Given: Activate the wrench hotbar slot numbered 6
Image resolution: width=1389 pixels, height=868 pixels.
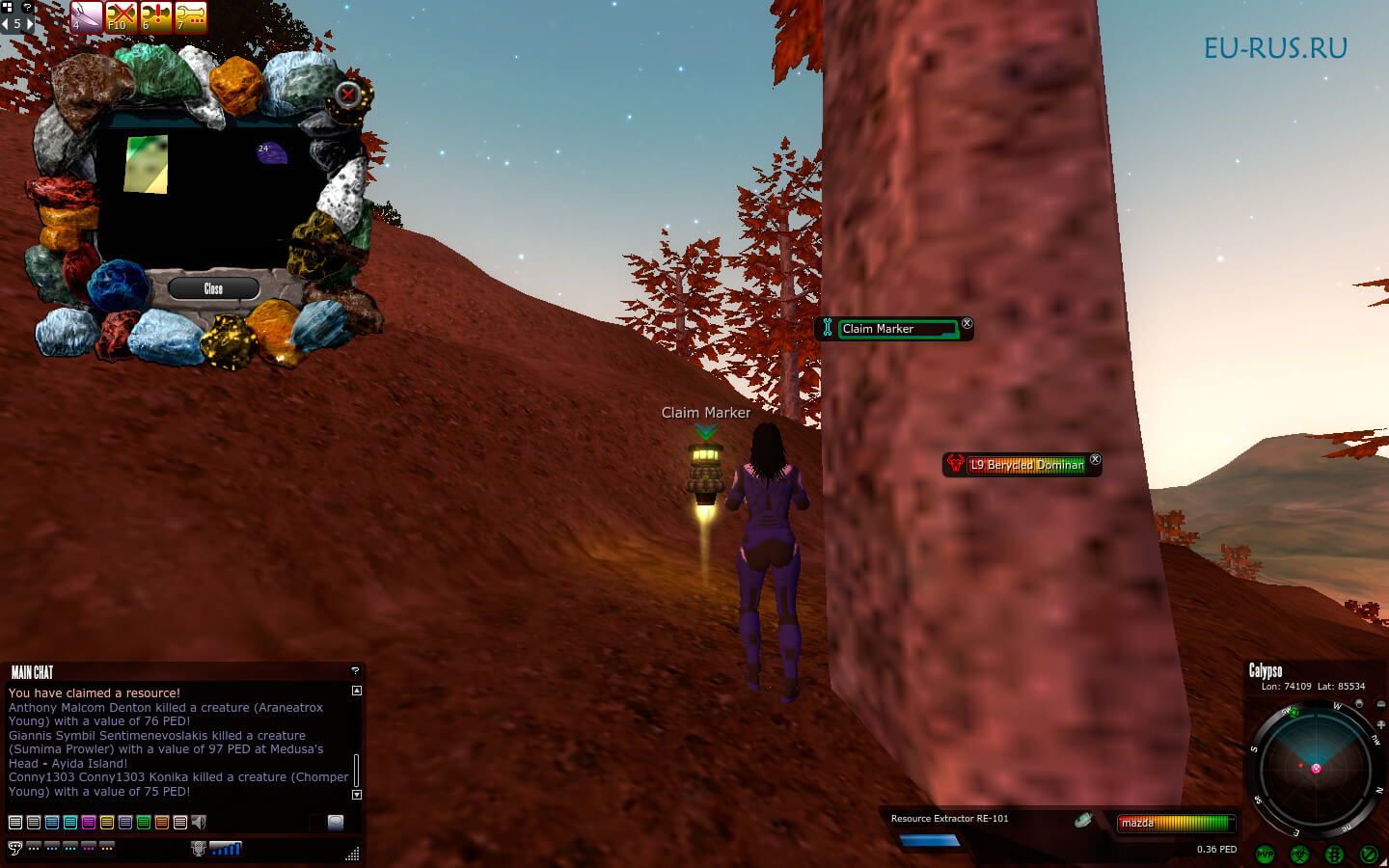Looking at the screenshot, I should pos(155,16).
